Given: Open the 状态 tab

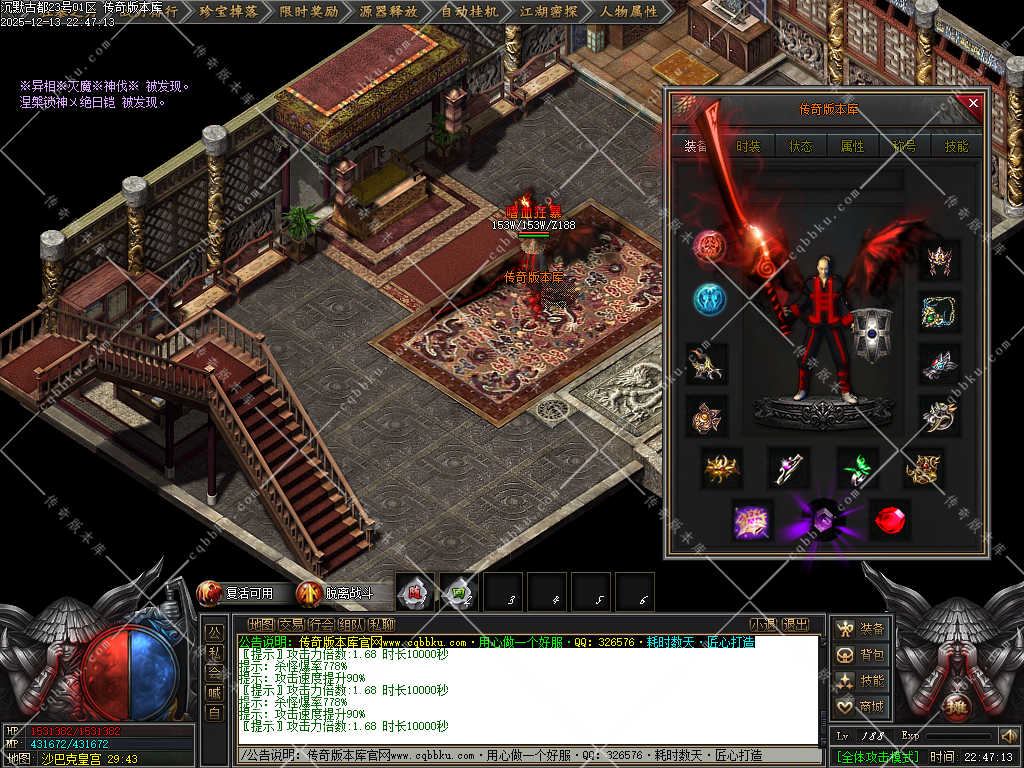Looking at the screenshot, I should [x=801, y=146].
